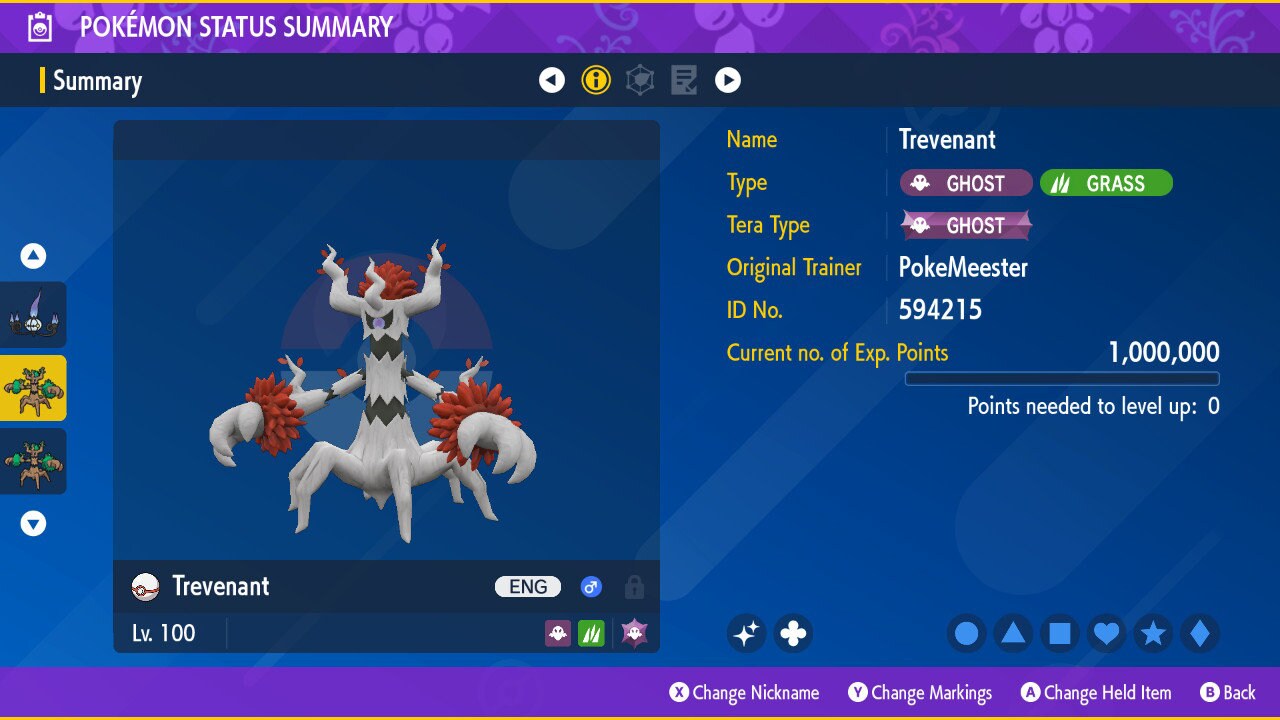
Task: Toggle the diamond marking
Action: [x=1199, y=633]
